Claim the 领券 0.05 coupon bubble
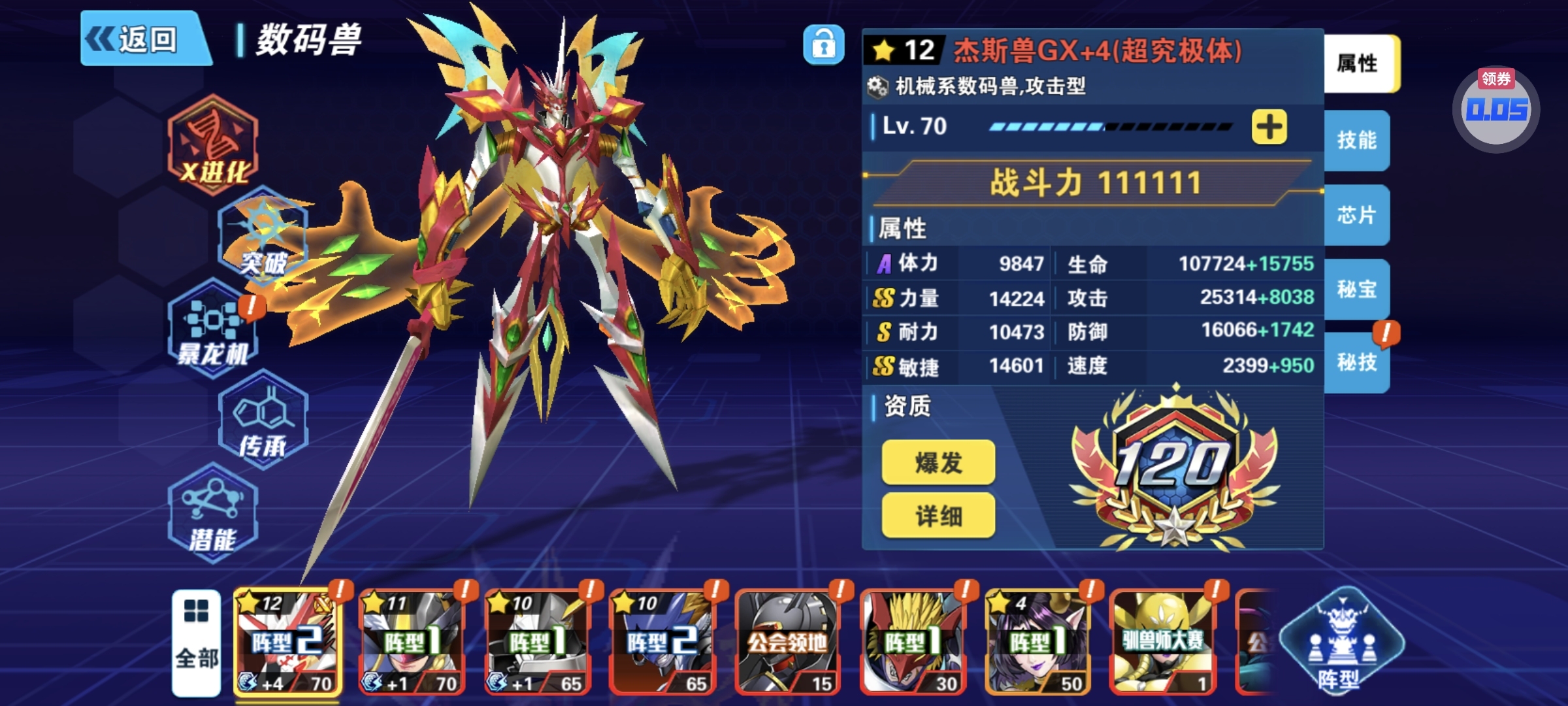Image resolution: width=1568 pixels, height=706 pixels. tap(1496, 108)
